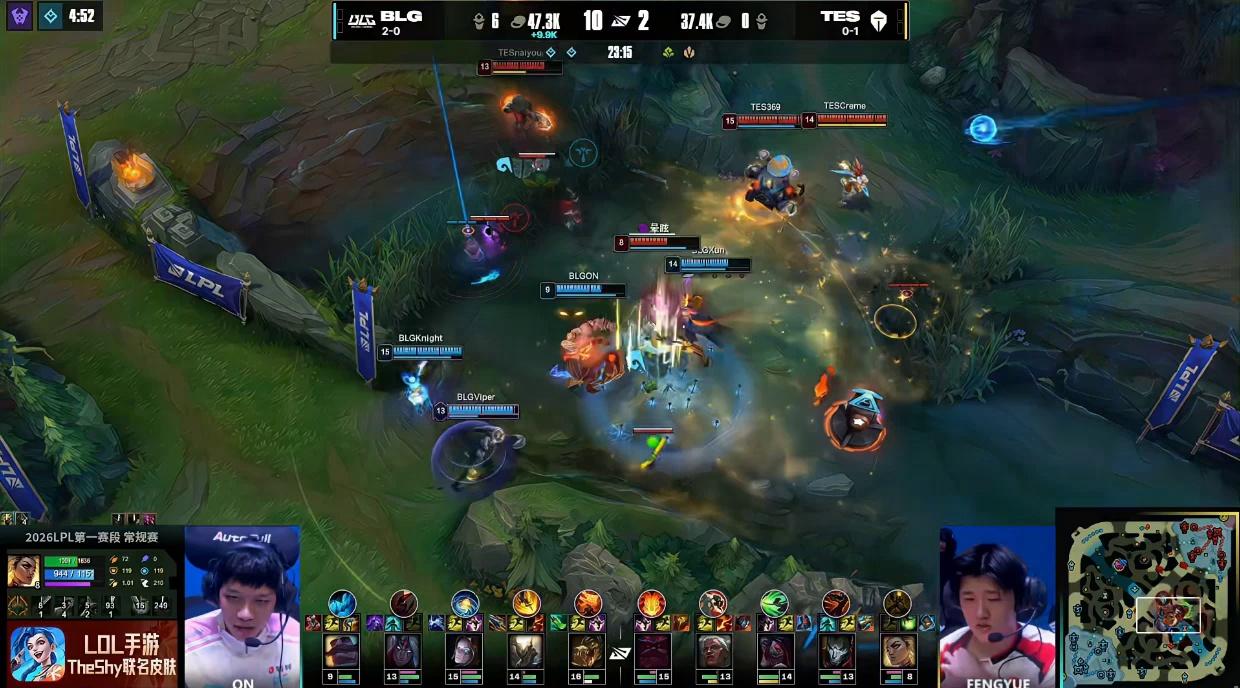Choose the red-side champion portrait showing level 14
1240x688 pixels.
(x=775, y=650)
